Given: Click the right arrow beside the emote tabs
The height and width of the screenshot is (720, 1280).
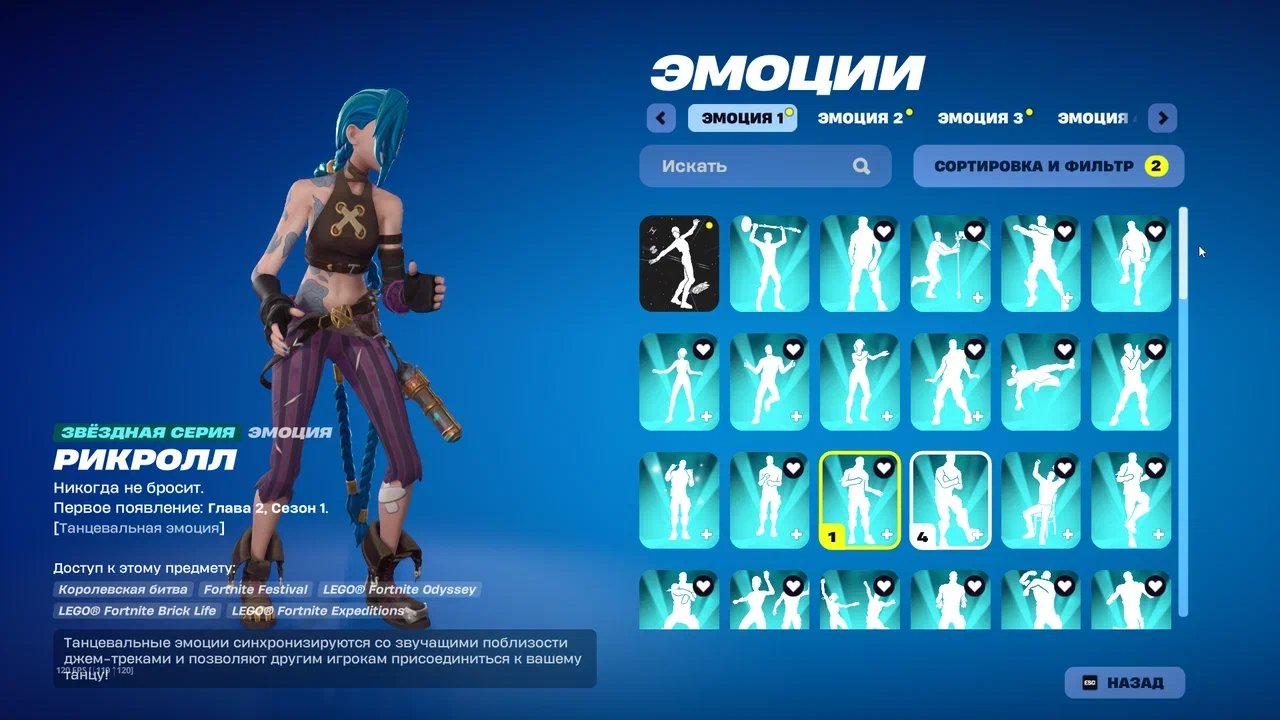Looking at the screenshot, I should 1163,118.
